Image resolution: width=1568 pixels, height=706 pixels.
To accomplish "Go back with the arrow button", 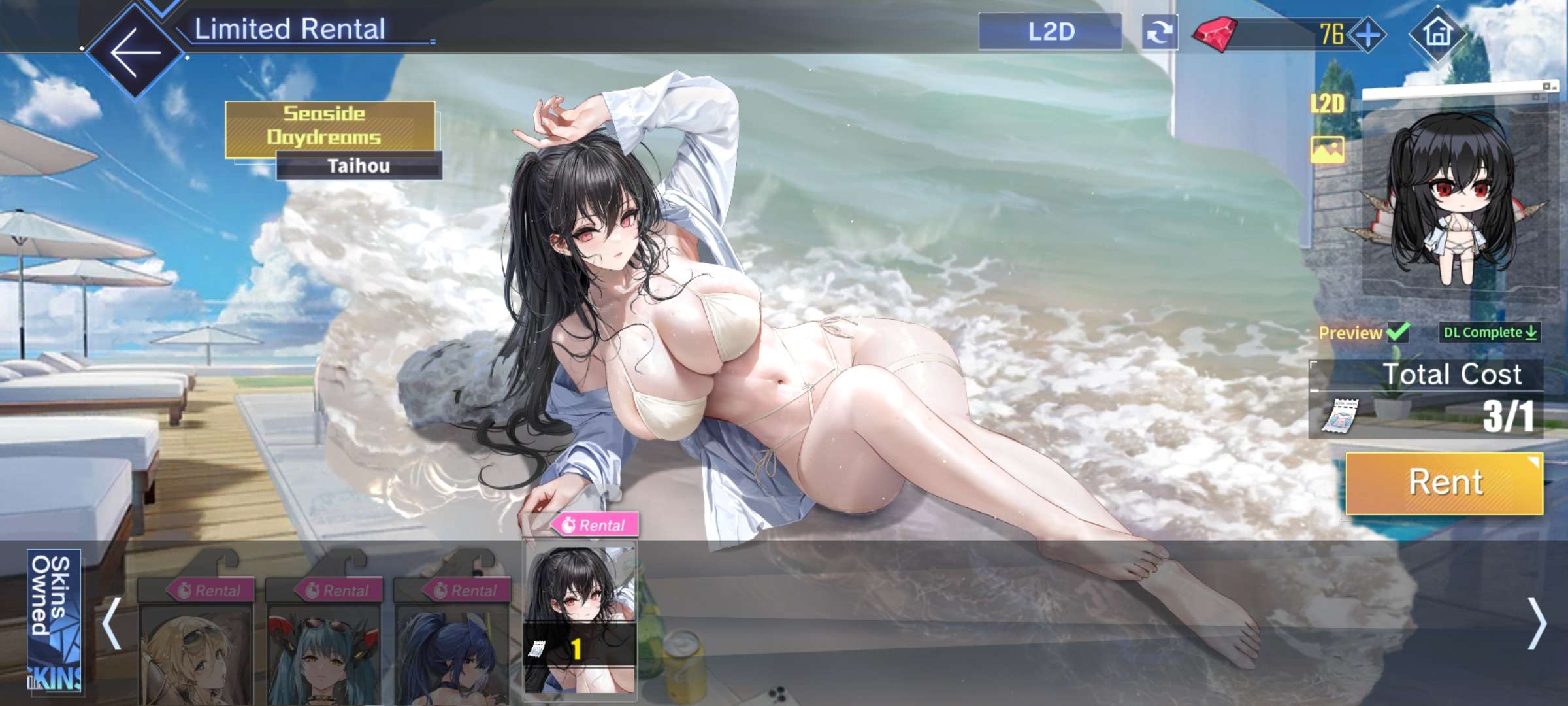I will pos(135,51).
